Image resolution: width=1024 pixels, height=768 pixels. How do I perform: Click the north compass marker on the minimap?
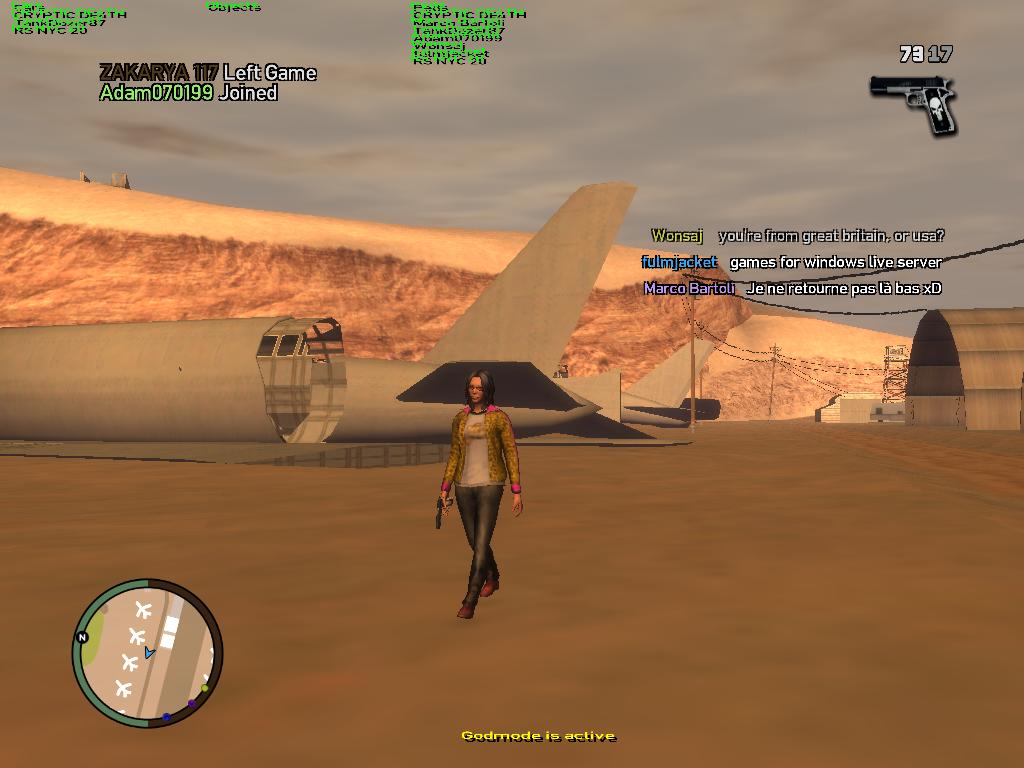(x=82, y=637)
